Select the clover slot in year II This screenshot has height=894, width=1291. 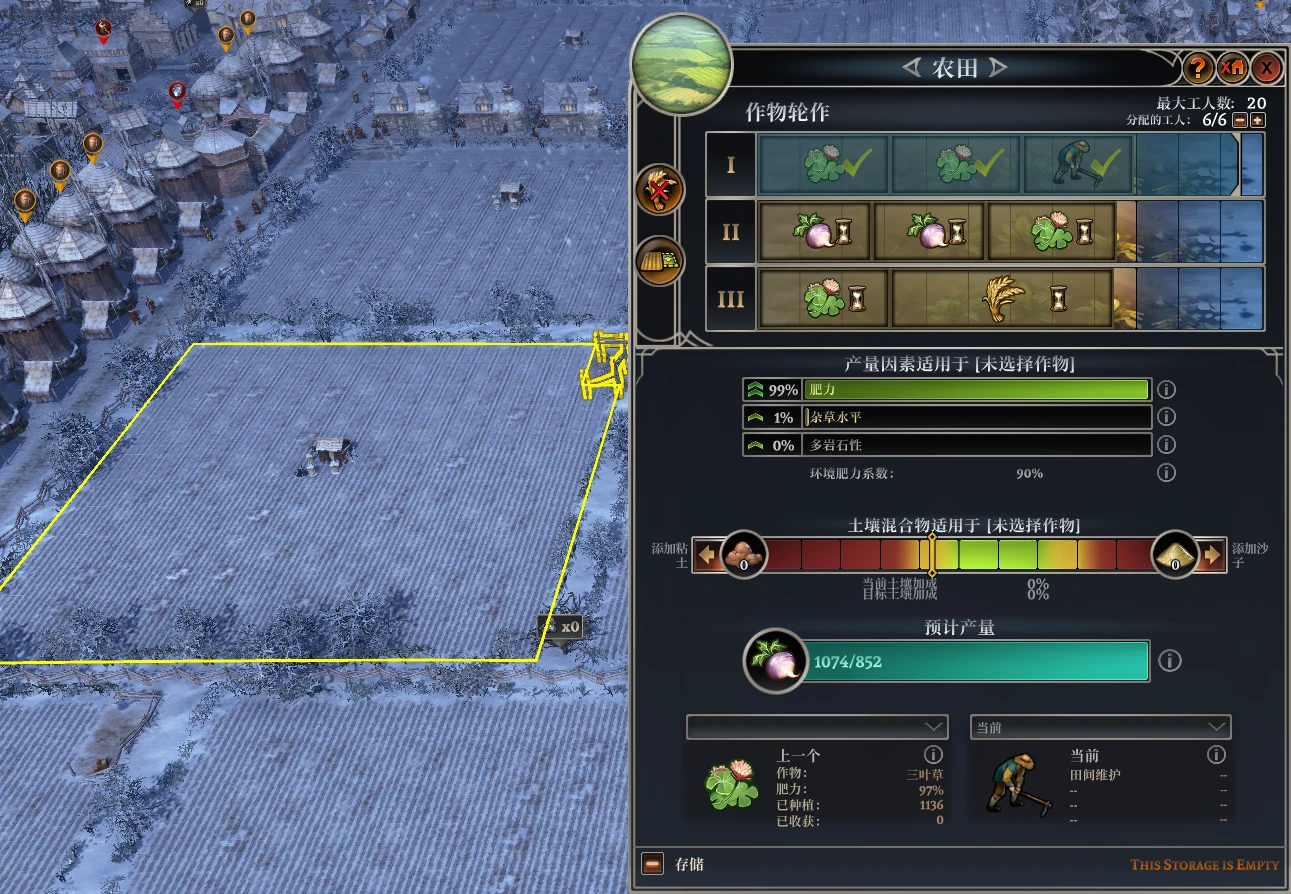click(1051, 232)
